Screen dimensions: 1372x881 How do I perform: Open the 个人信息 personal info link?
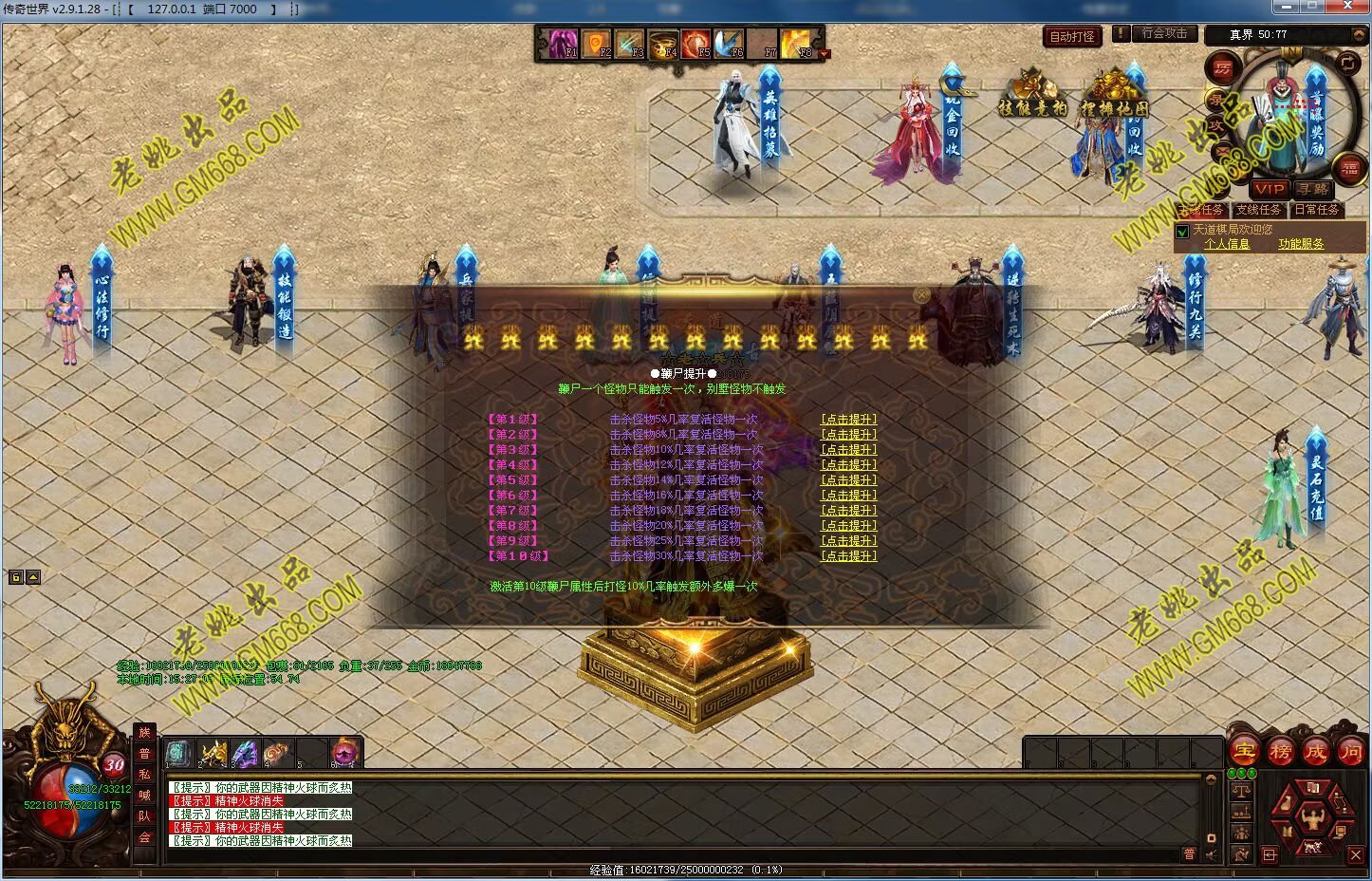tap(1226, 244)
